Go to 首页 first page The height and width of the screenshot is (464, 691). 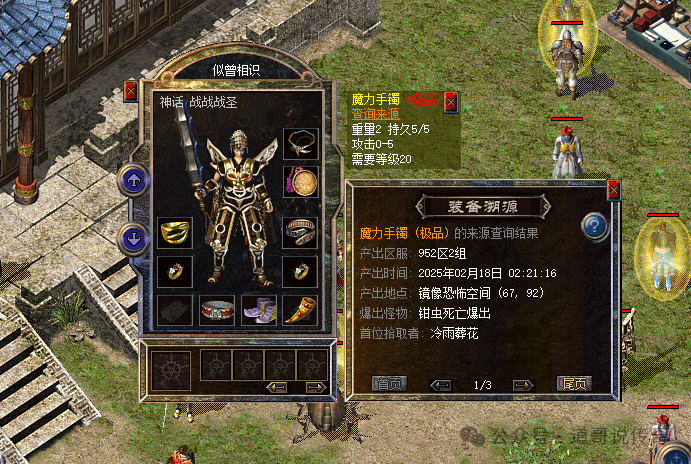pyautogui.click(x=389, y=383)
